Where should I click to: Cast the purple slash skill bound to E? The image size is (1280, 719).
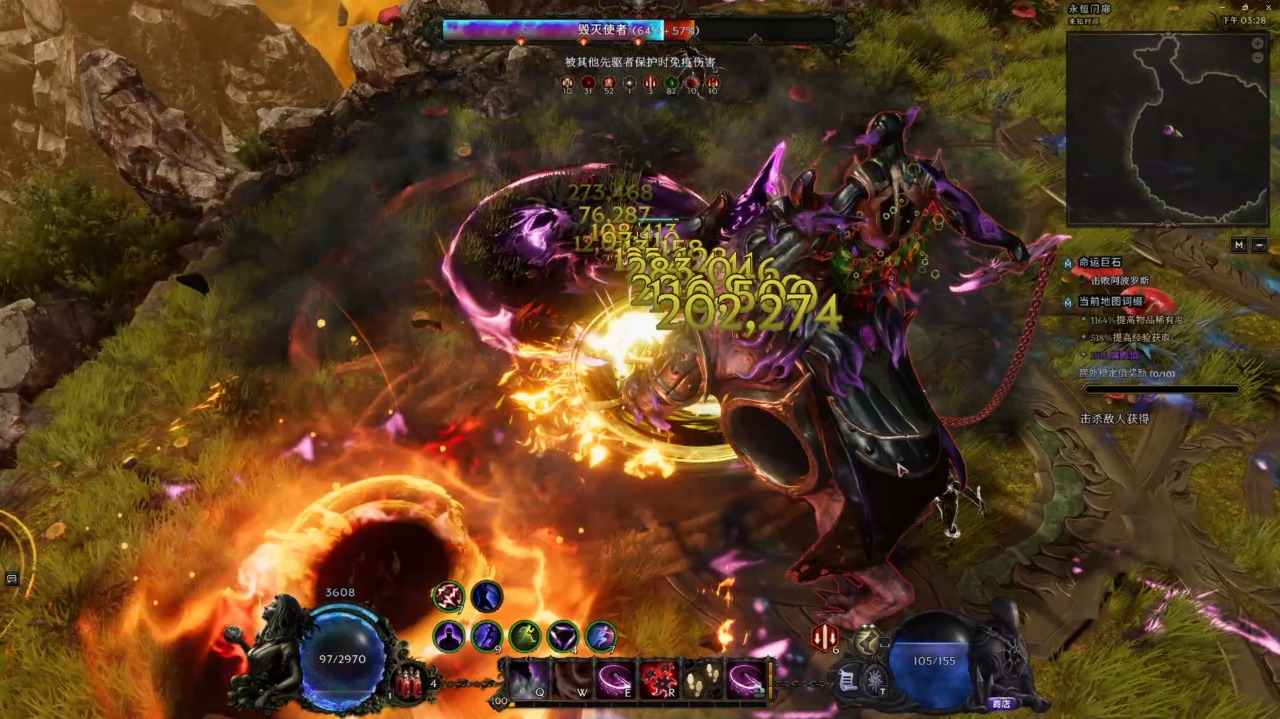(616, 680)
